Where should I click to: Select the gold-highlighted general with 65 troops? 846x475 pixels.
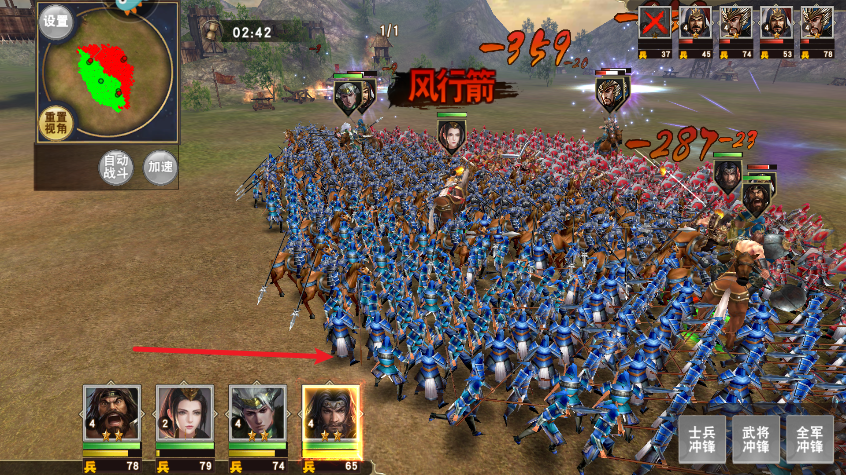331,413
